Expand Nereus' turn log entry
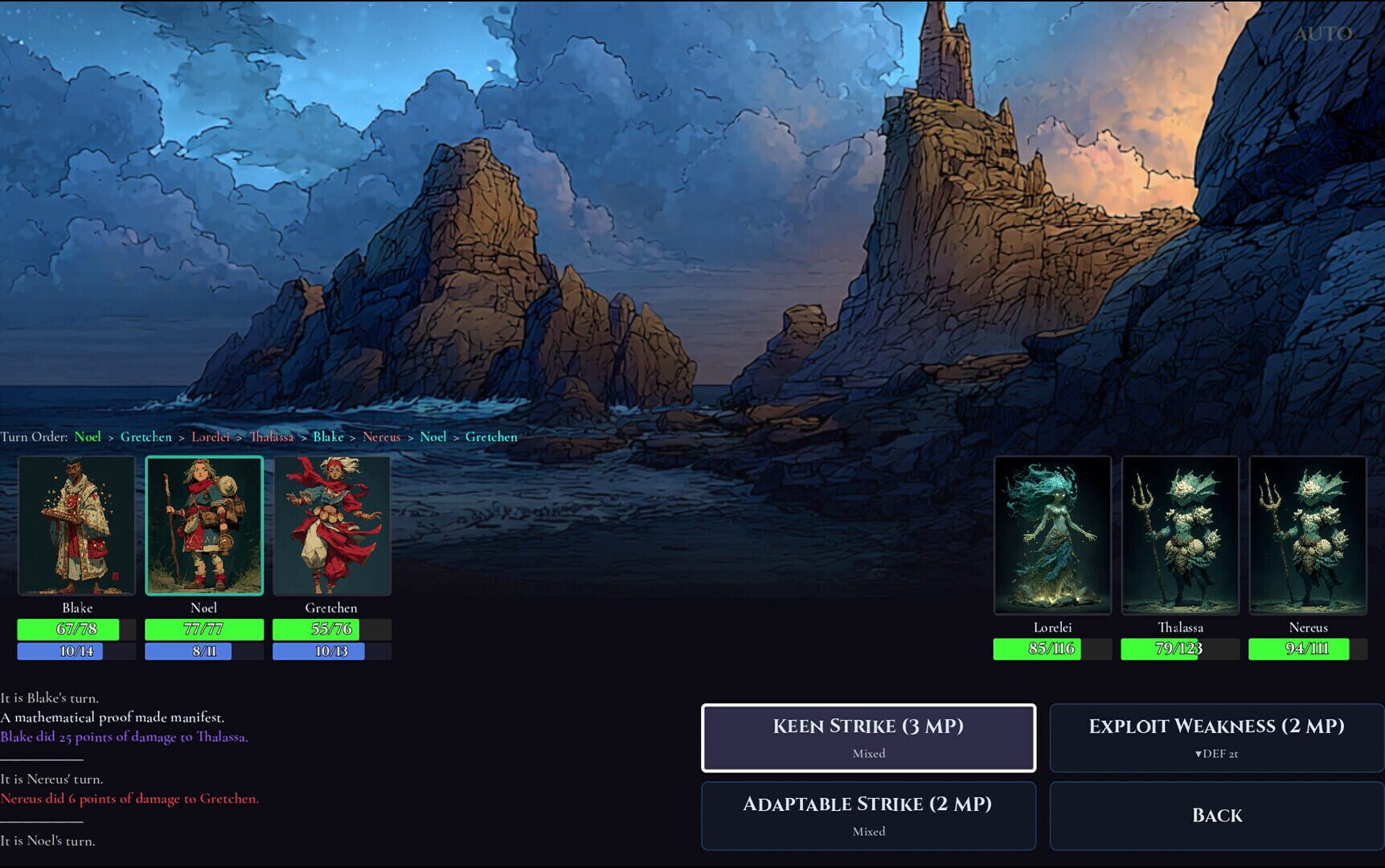Image resolution: width=1385 pixels, height=868 pixels. pos(52,779)
